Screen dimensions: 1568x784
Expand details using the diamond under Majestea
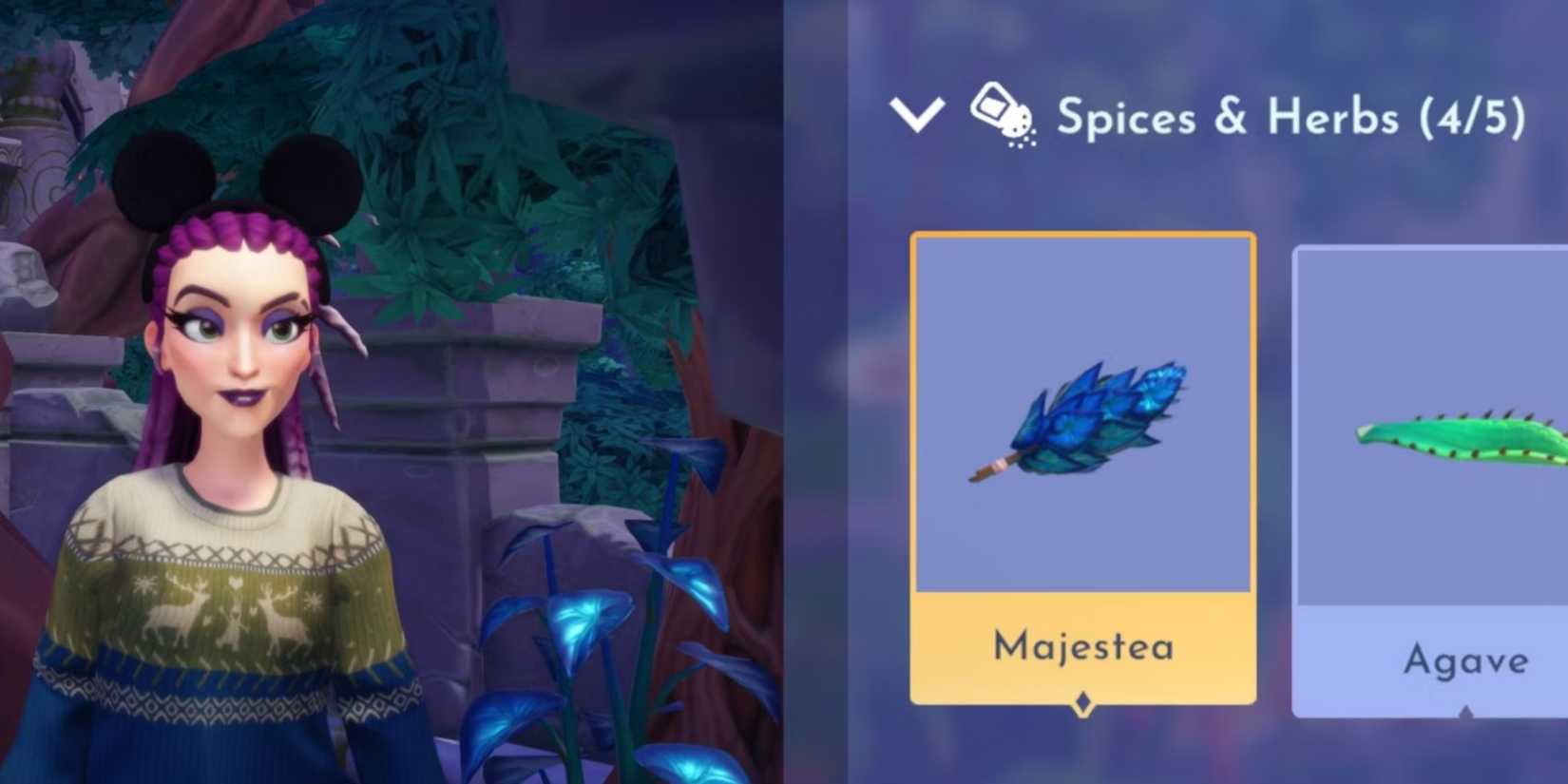(1083, 702)
